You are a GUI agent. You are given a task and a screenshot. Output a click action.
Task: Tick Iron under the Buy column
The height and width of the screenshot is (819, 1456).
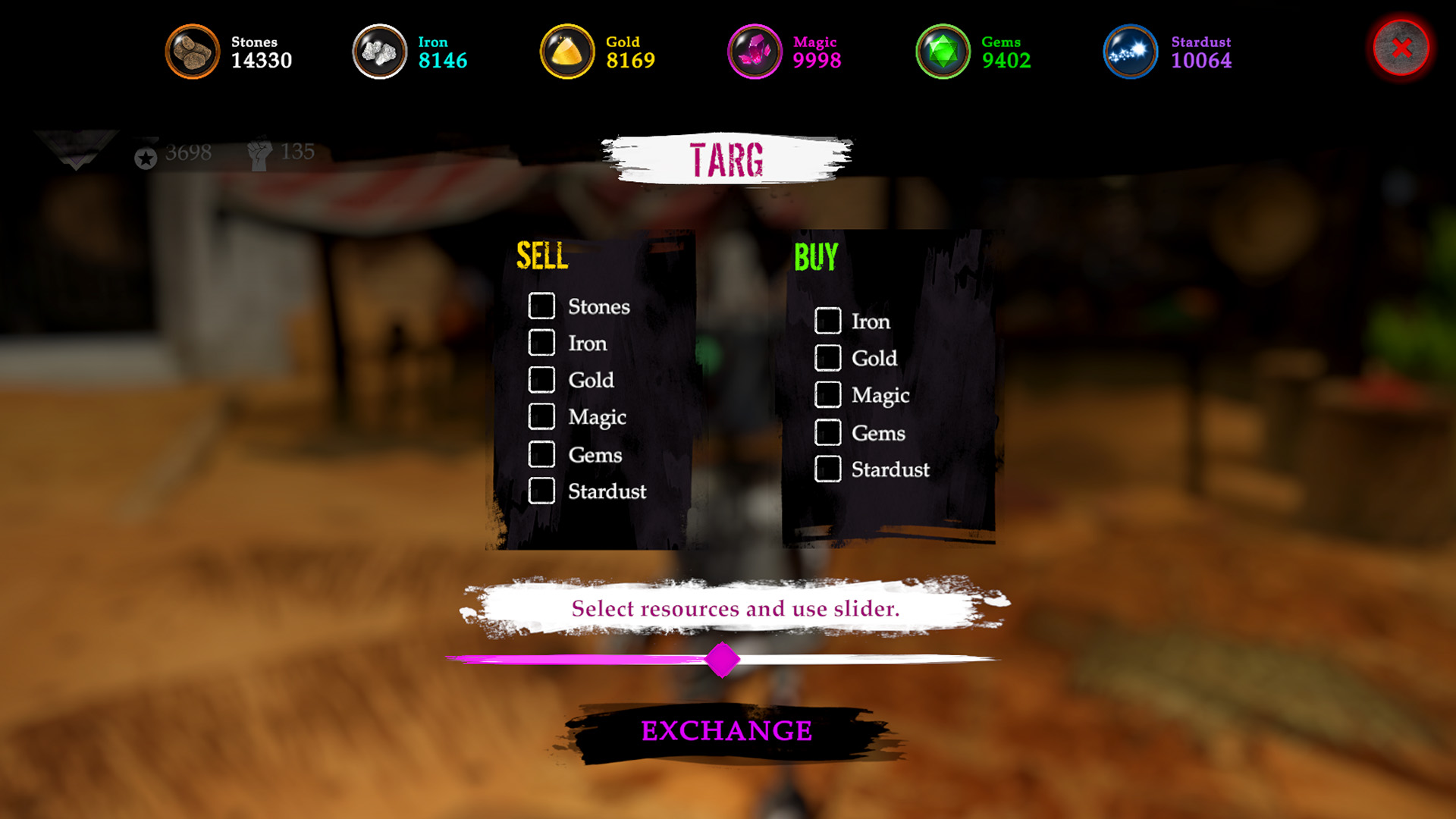(827, 321)
